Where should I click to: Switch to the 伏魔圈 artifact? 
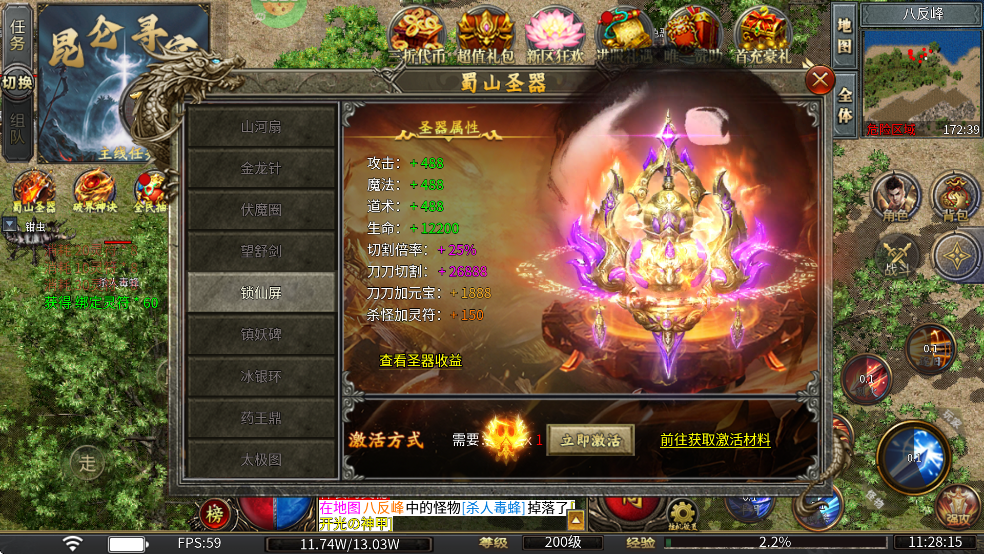point(261,210)
